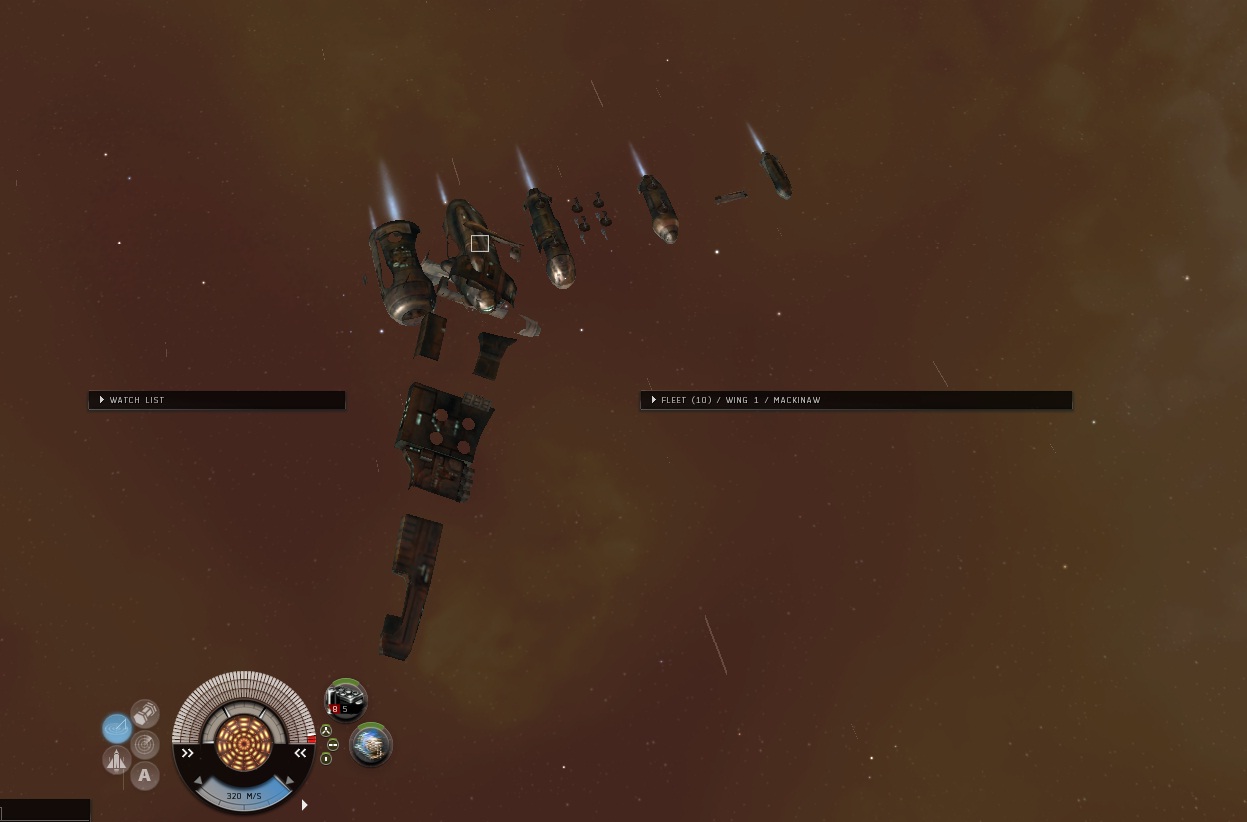Activate the glowing blue shield module

click(x=370, y=745)
